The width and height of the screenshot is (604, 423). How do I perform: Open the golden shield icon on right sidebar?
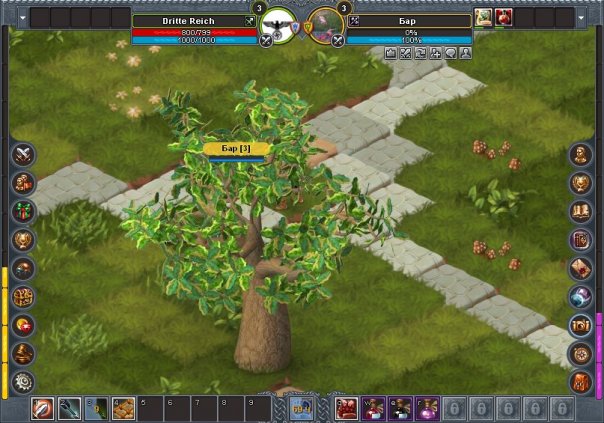pyautogui.click(x=581, y=183)
